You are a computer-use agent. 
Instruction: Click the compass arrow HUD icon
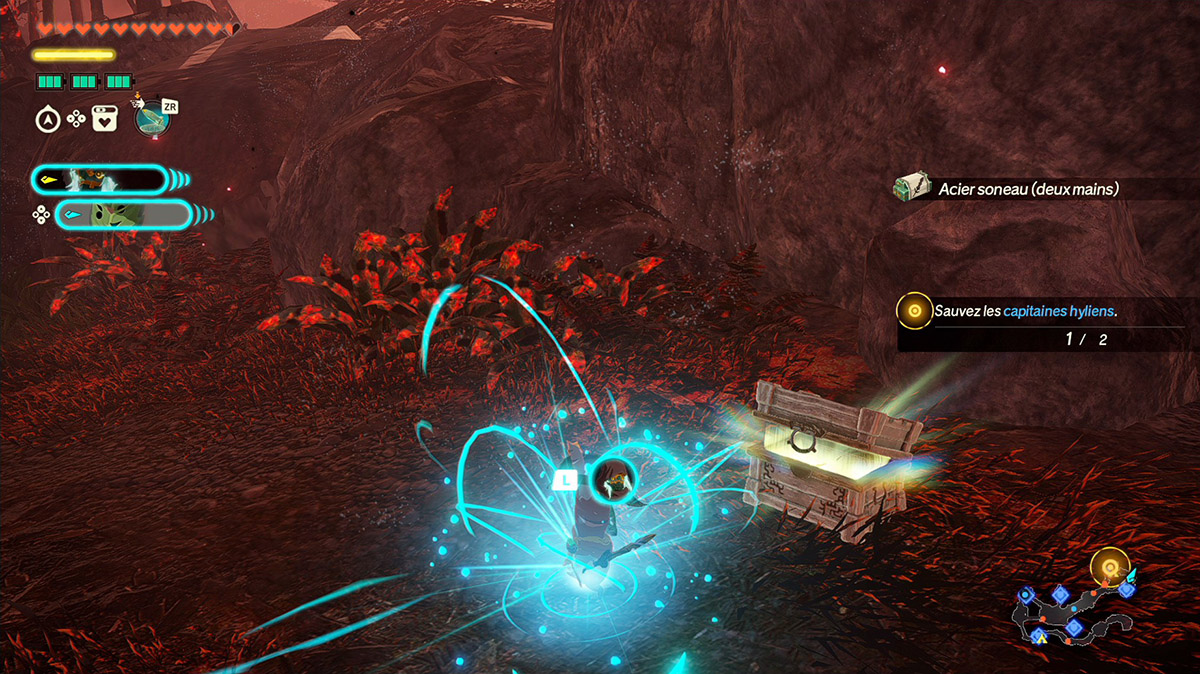(x=46, y=120)
